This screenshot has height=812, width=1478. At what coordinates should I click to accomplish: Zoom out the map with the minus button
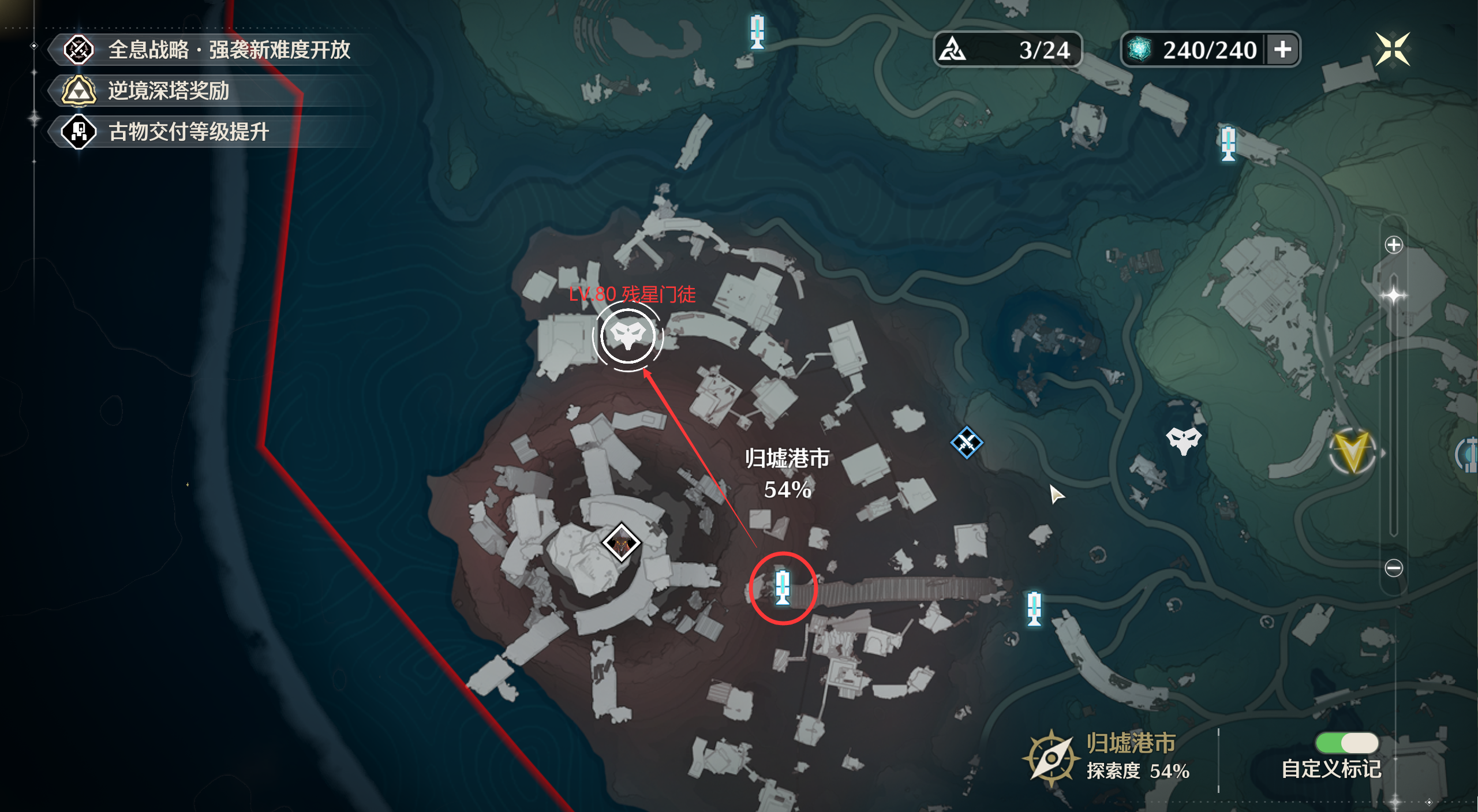click(x=1393, y=568)
